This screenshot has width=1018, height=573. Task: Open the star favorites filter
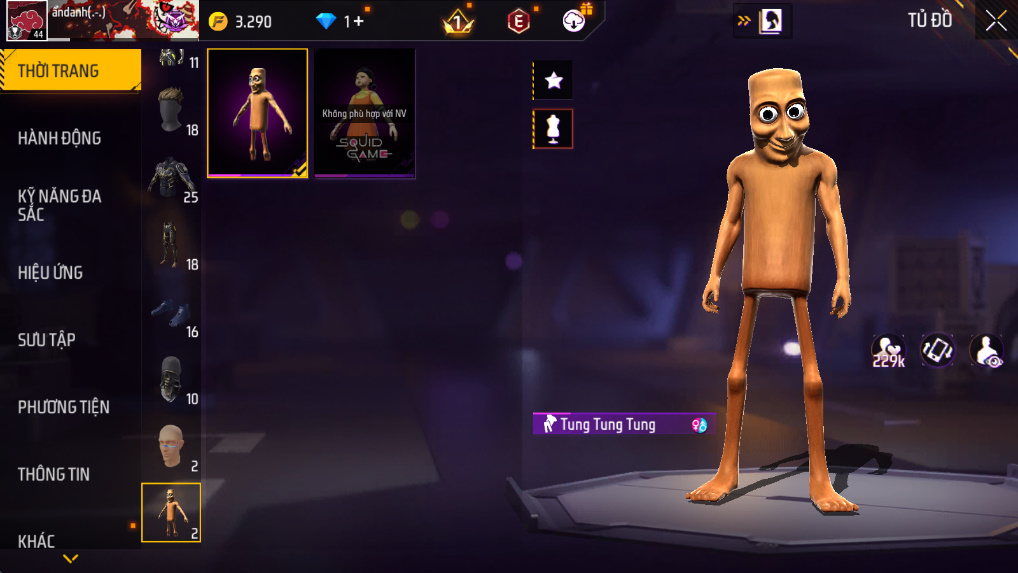pyautogui.click(x=553, y=81)
